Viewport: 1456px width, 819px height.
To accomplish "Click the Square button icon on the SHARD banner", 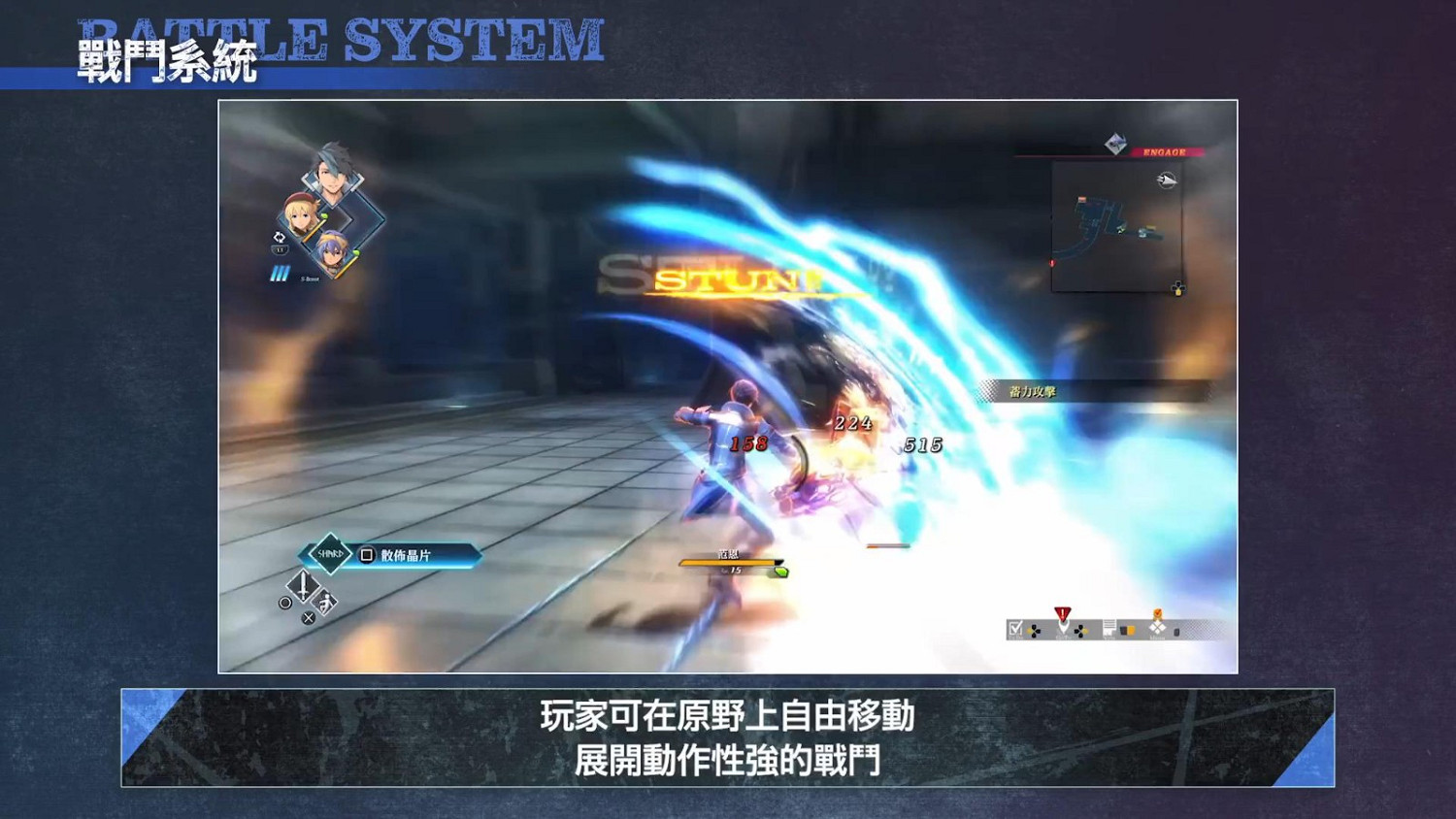I will [x=367, y=555].
